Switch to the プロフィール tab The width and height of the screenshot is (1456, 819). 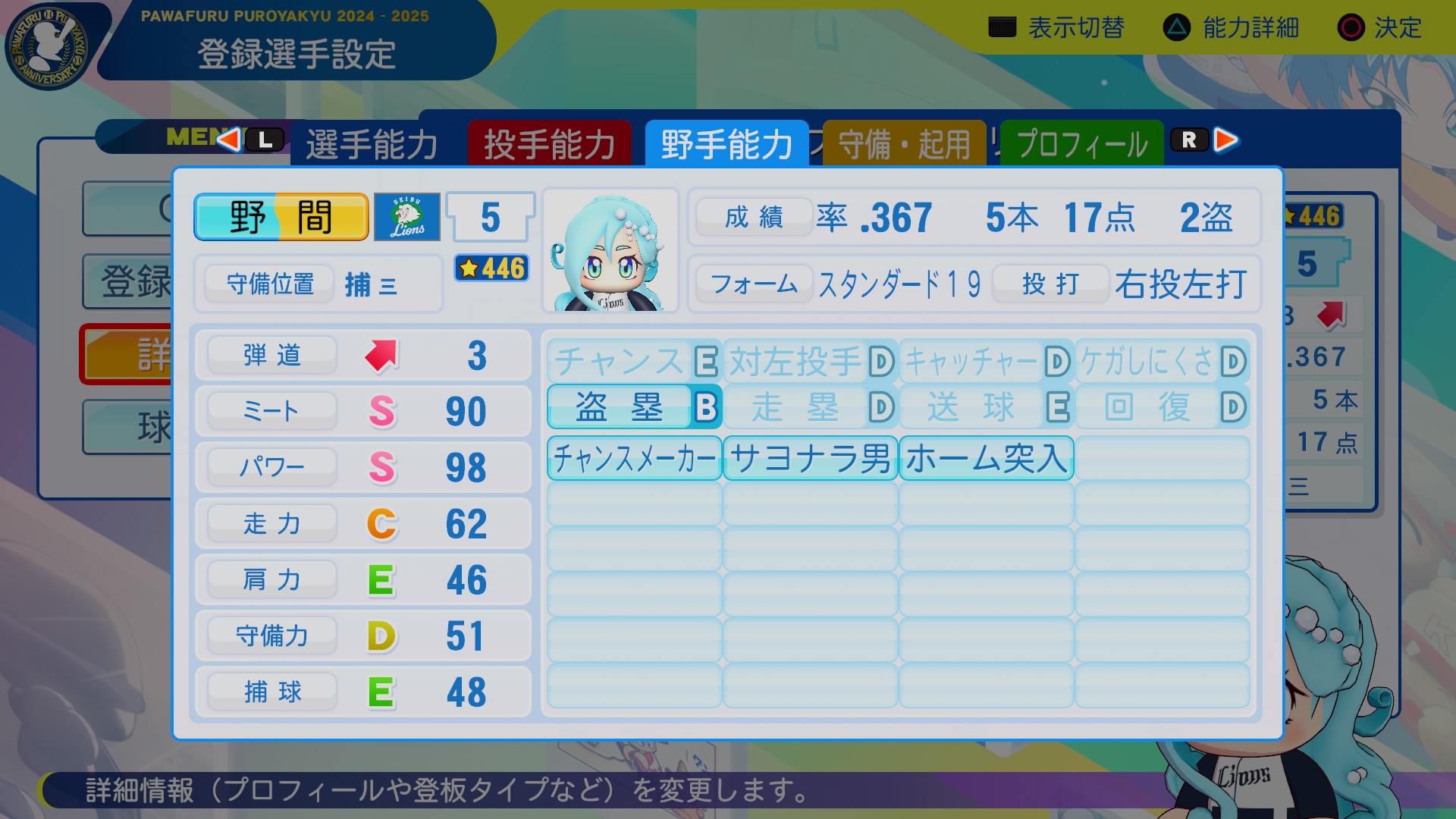point(1082,143)
